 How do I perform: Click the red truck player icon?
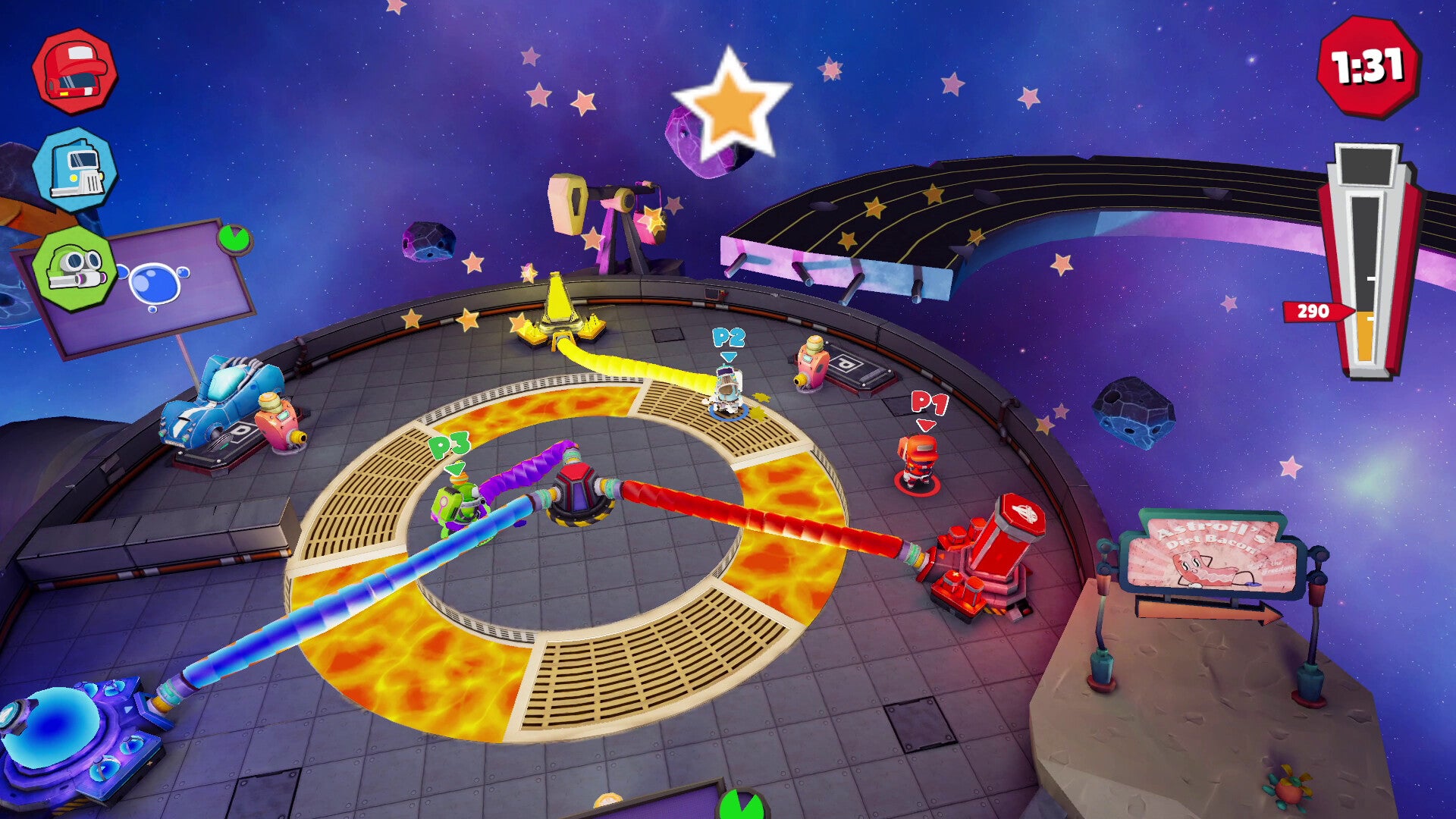[74, 72]
